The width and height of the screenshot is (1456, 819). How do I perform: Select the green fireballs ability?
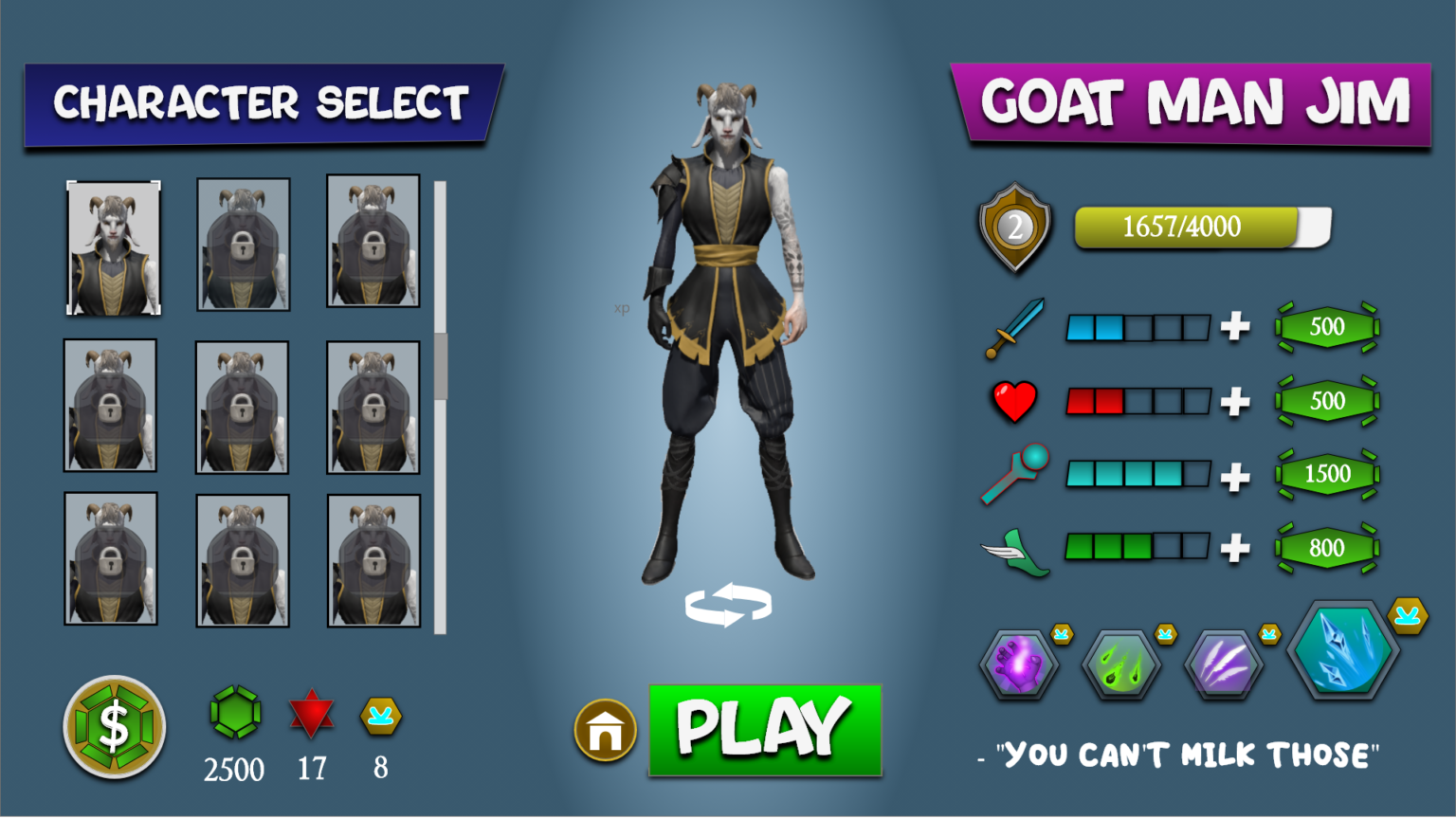click(x=1122, y=662)
